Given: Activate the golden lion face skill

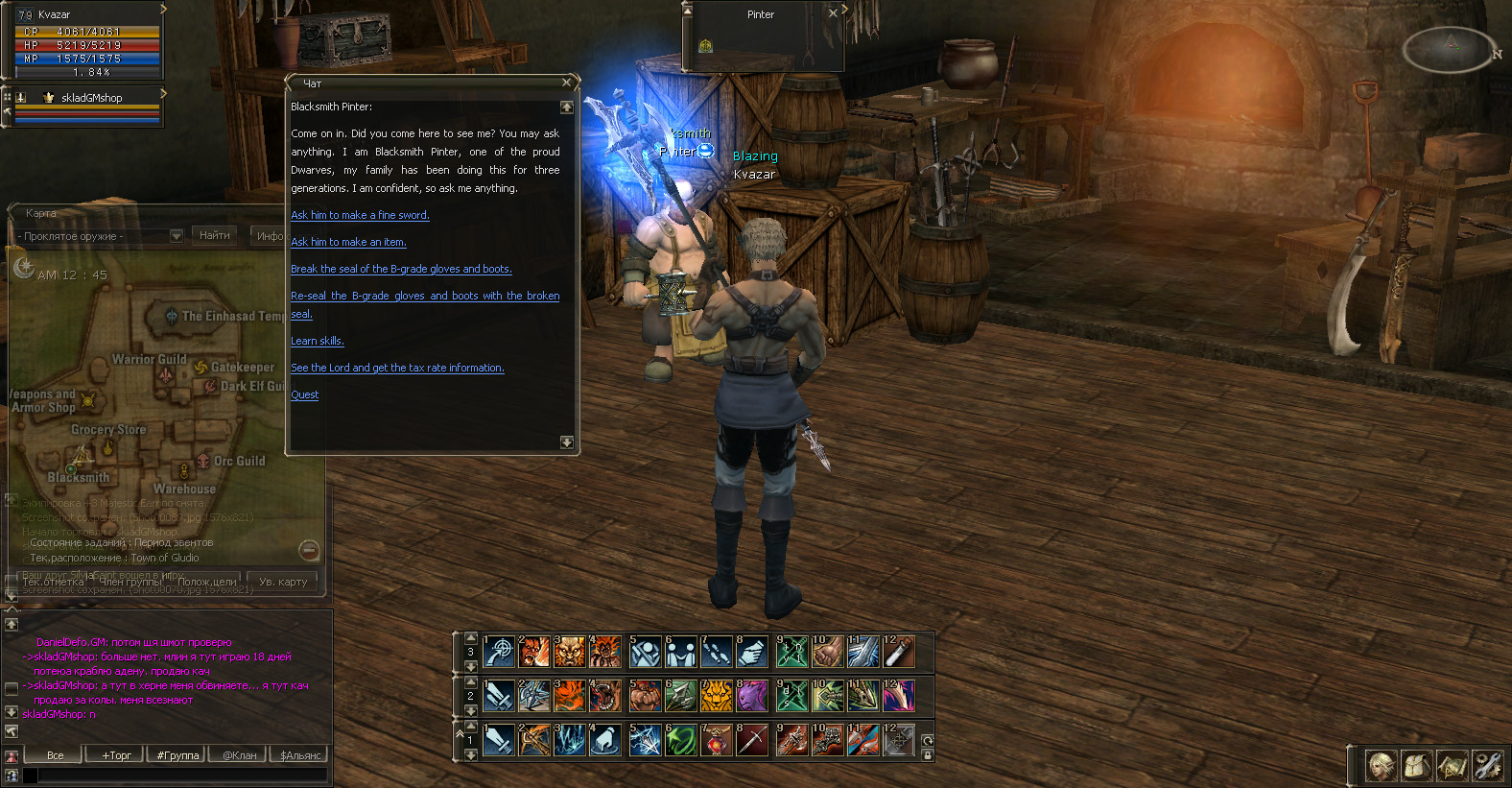Looking at the screenshot, I should pyautogui.click(x=716, y=696).
